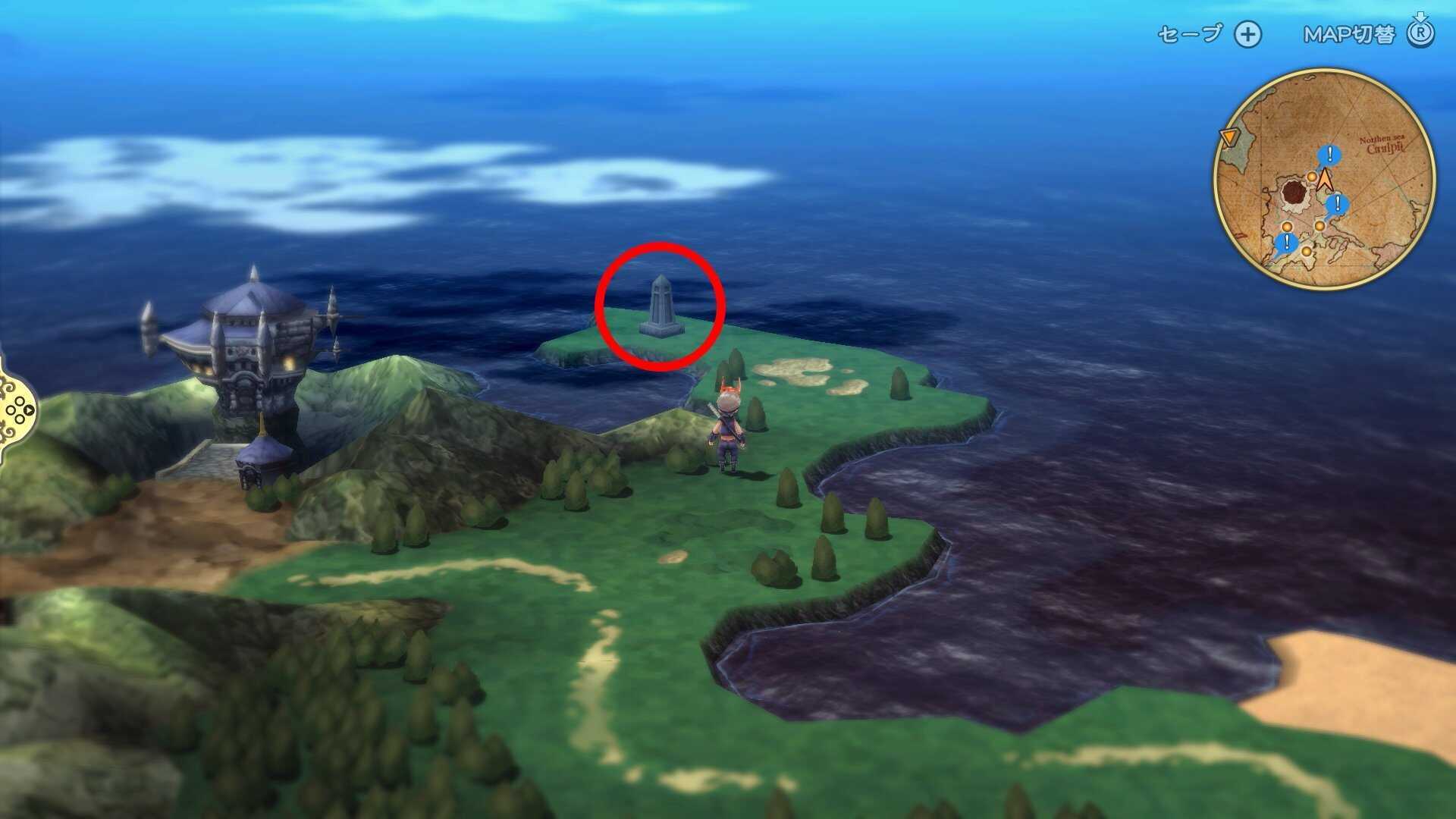This screenshot has width=1456, height=819.
Task: Select the orange dot at minimap center
Action: point(1319,225)
